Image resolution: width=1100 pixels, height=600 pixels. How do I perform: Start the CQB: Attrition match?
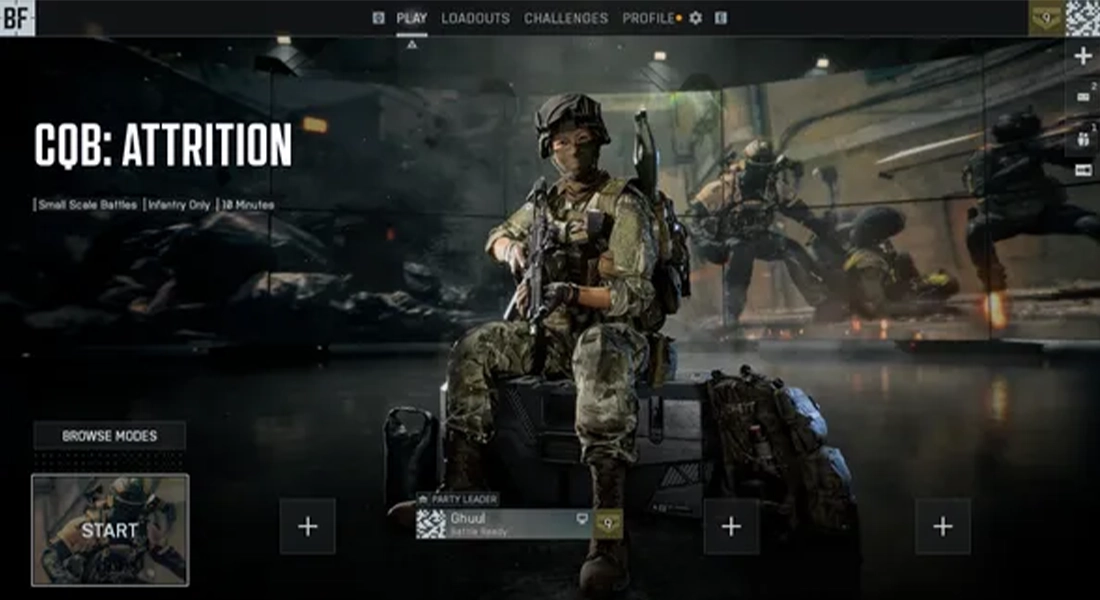109,530
